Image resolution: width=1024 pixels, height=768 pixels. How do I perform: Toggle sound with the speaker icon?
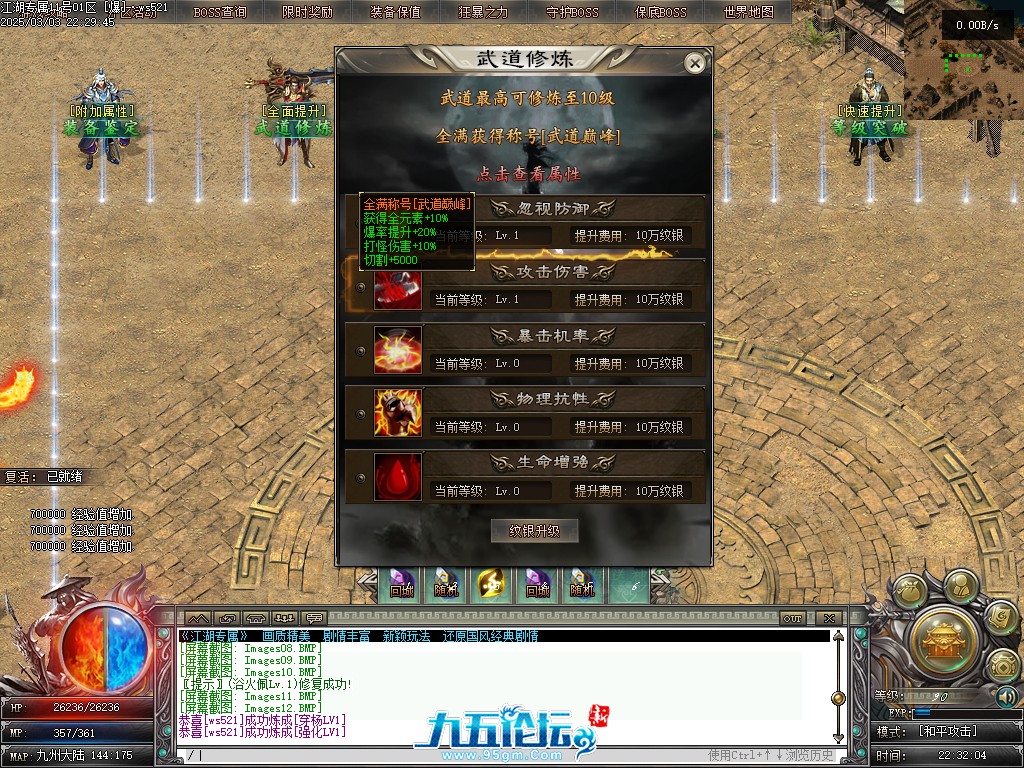(1006, 696)
